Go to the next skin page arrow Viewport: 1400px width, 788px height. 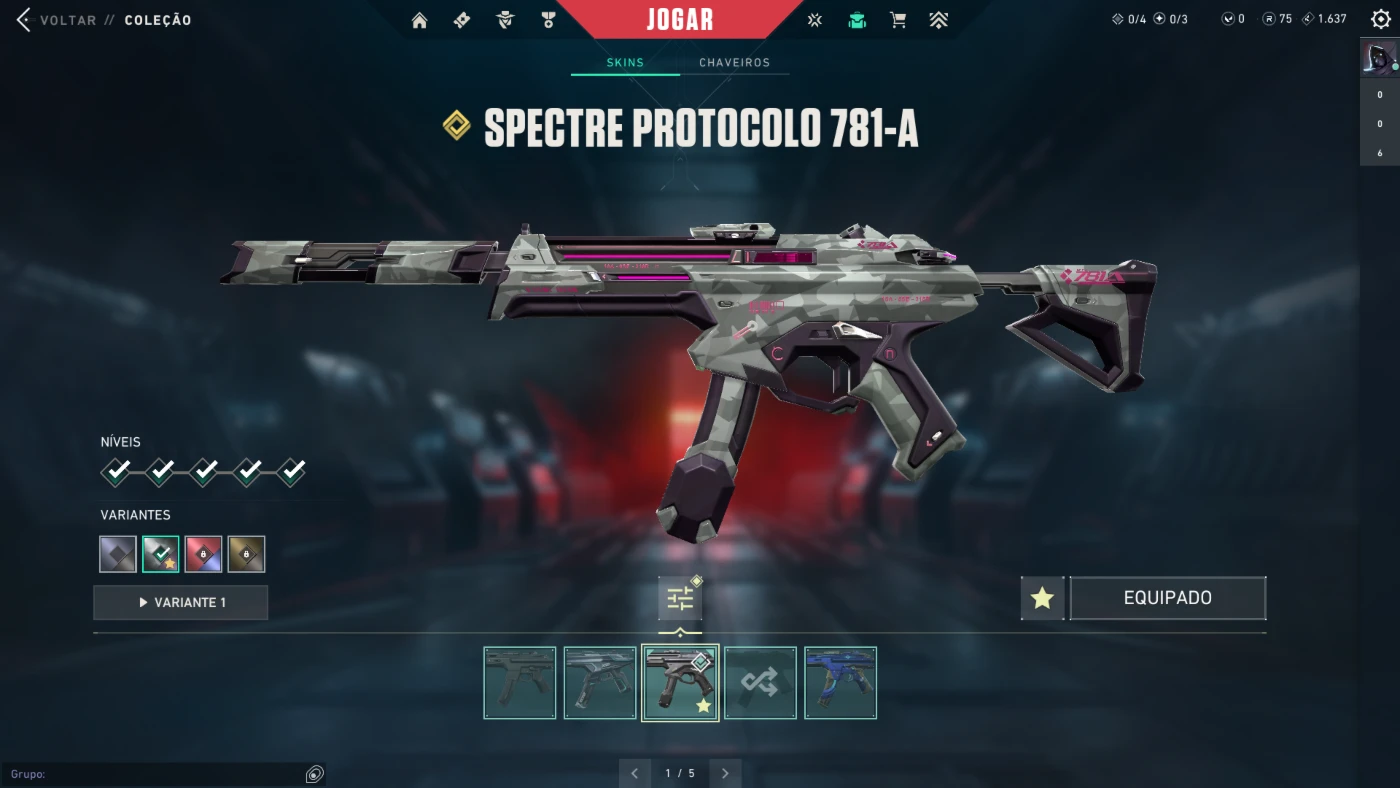point(725,773)
